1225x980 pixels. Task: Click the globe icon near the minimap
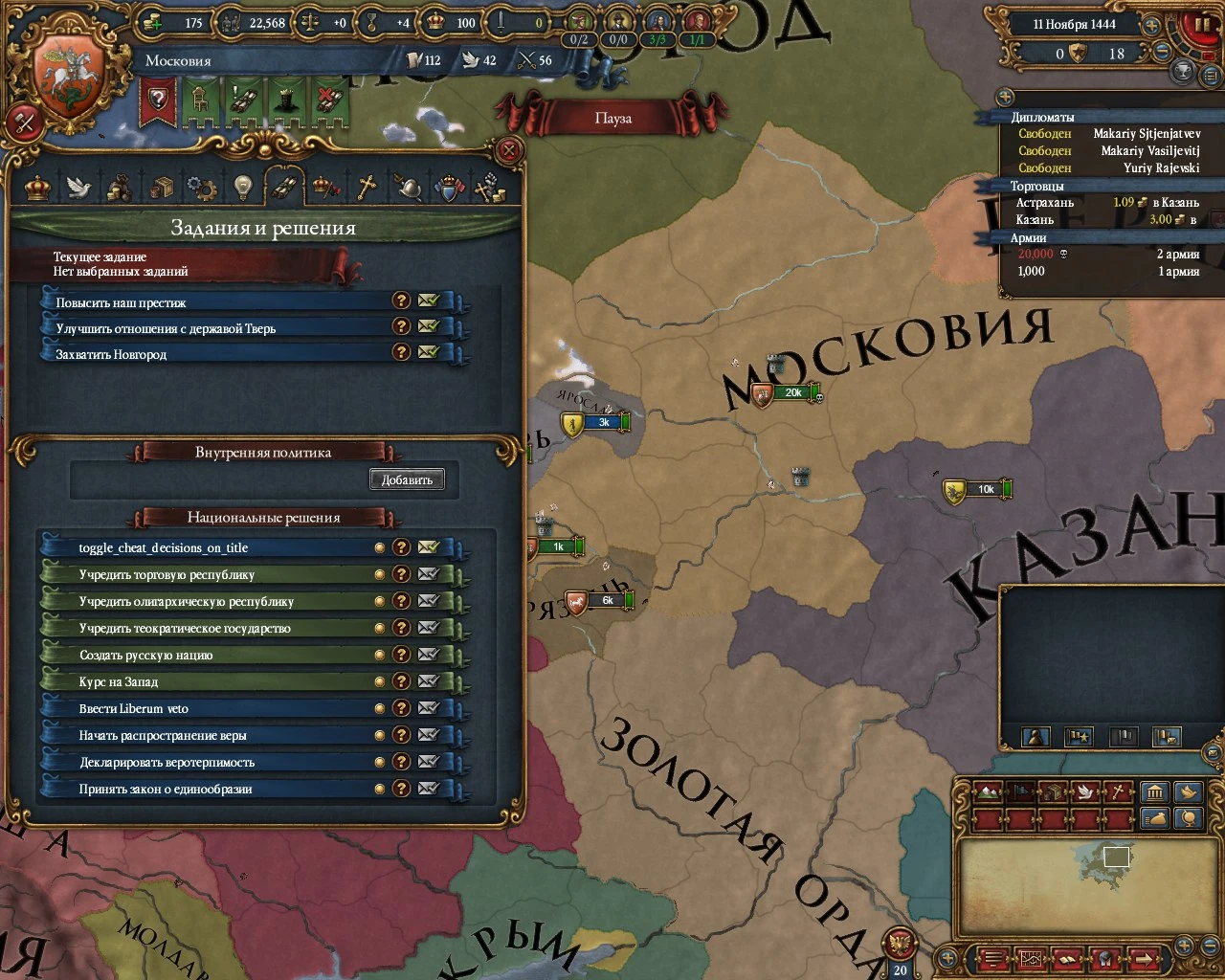tap(1189, 817)
